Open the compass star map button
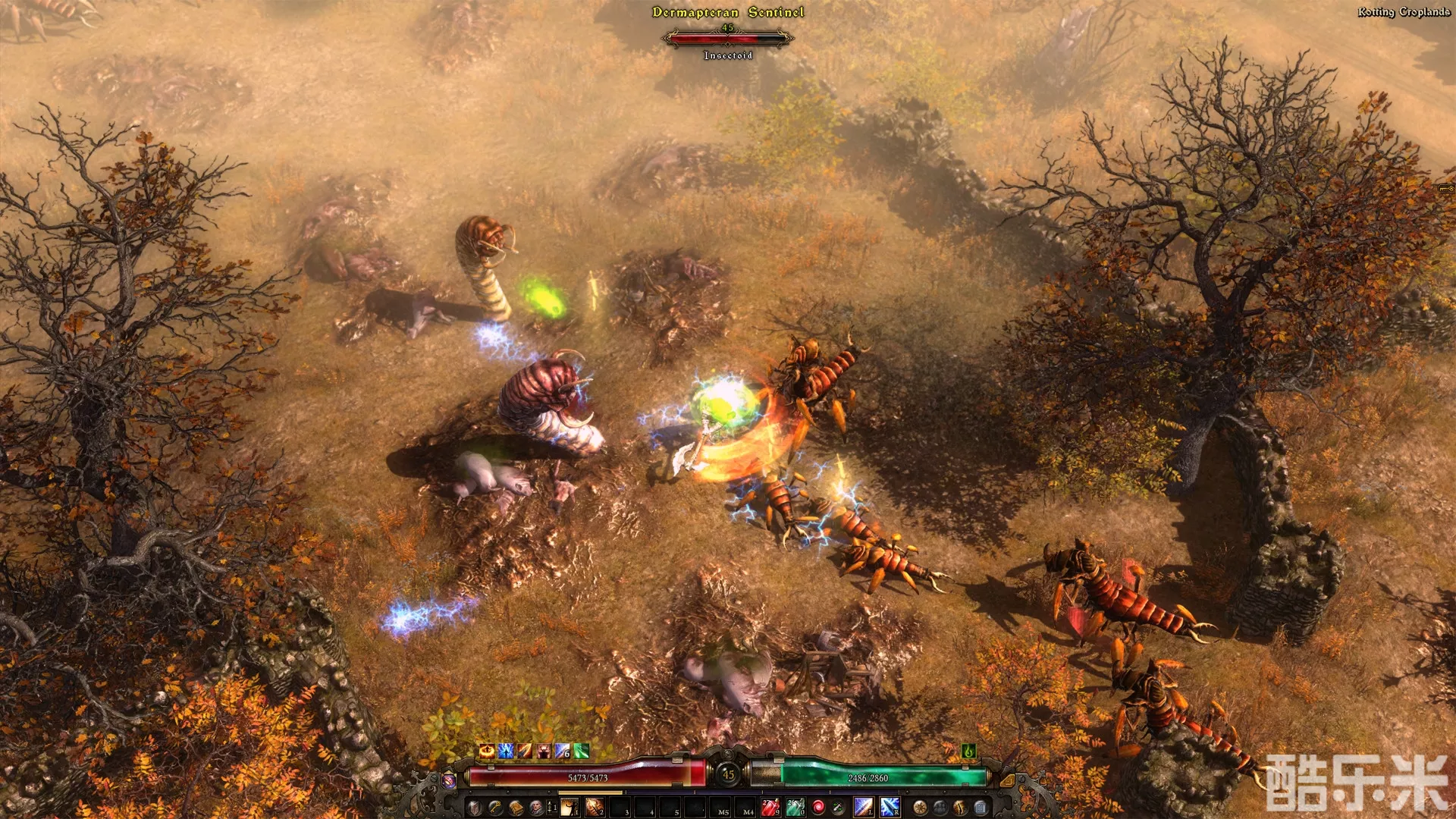Screen dimensions: 1456x819 point(920,808)
